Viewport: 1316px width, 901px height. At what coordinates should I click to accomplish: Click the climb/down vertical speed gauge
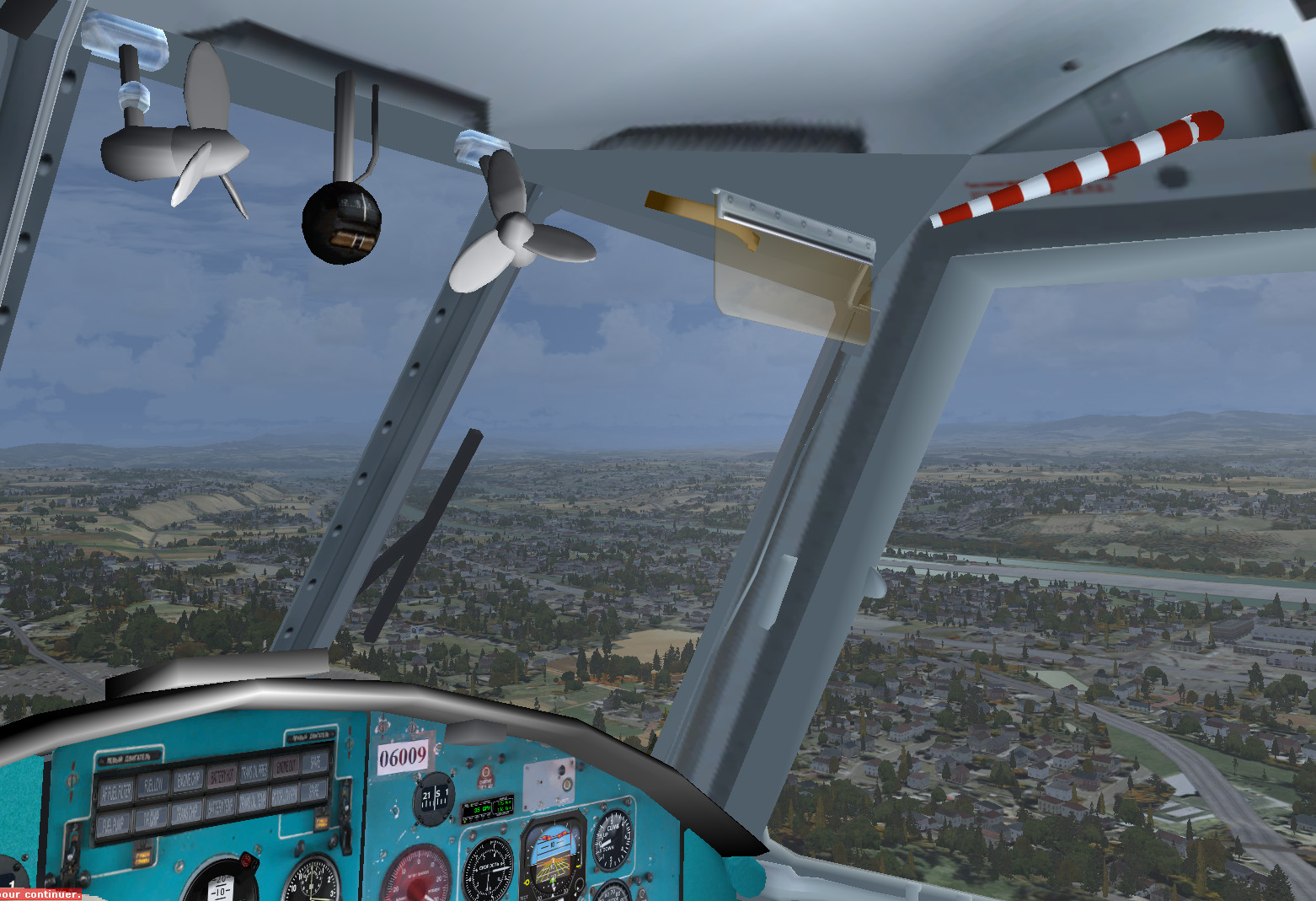click(x=611, y=839)
